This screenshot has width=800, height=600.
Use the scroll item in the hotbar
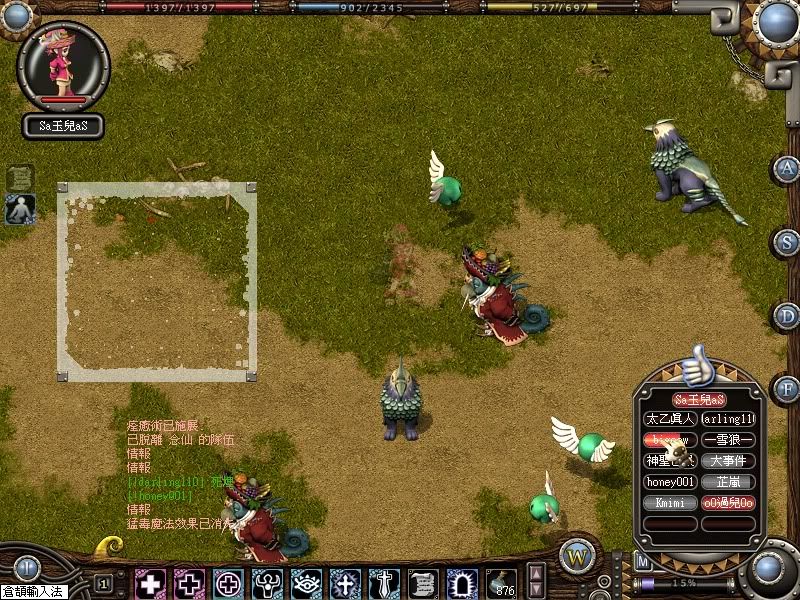point(422,582)
